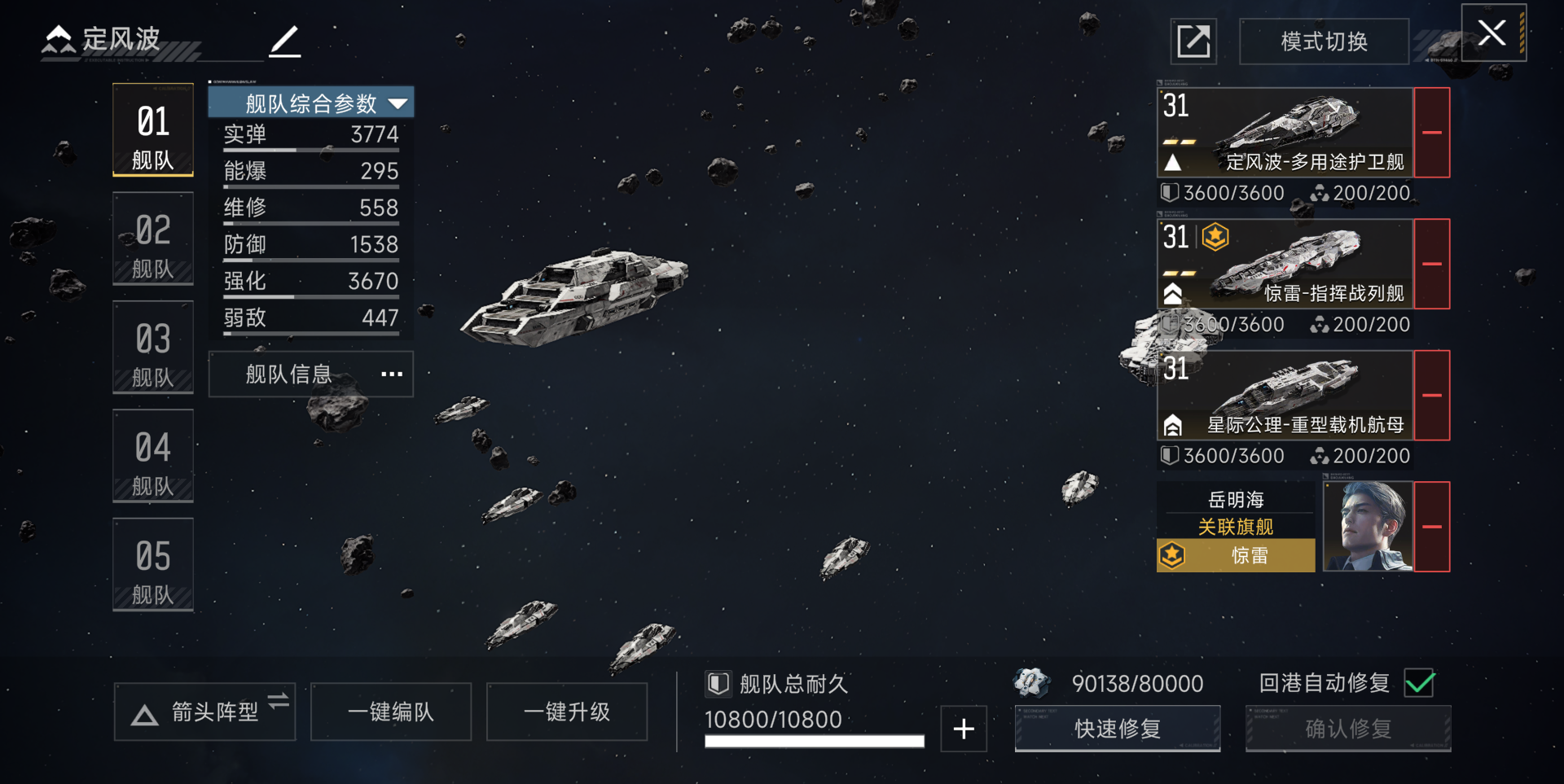This screenshot has width=1564, height=784.
Task: Activate 一键升级 one-click upgrade
Action: (567, 712)
